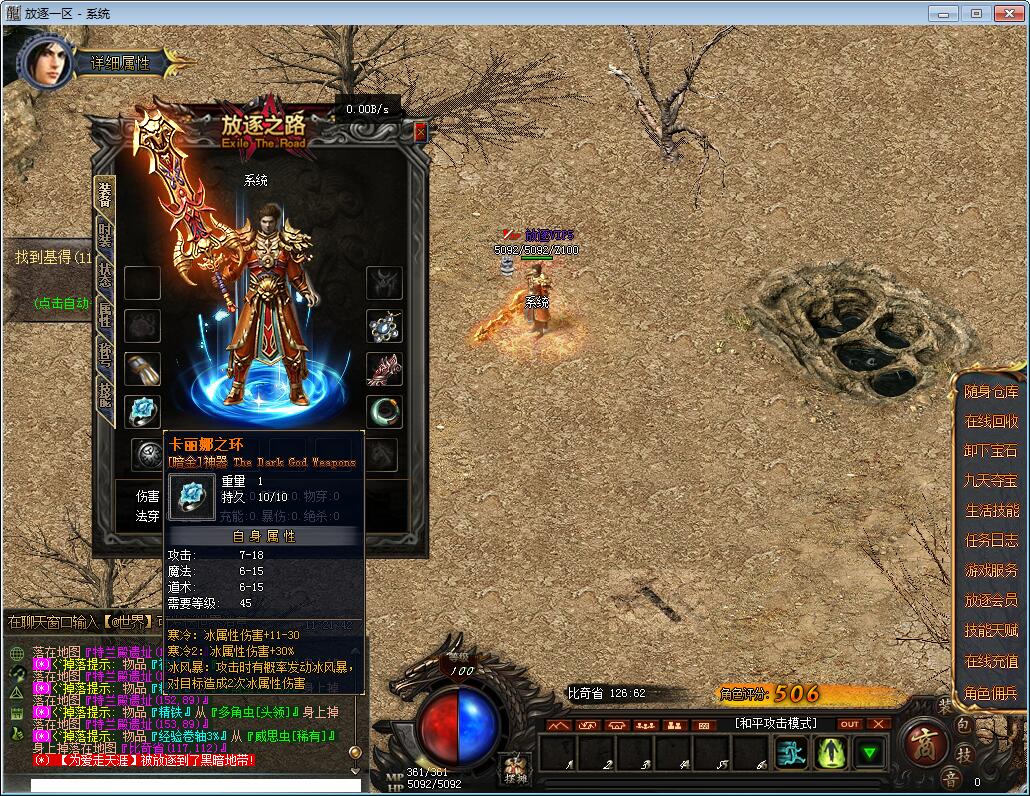Select the blue gem ring equipment slot

pyautogui.click(x=142, y=411)
